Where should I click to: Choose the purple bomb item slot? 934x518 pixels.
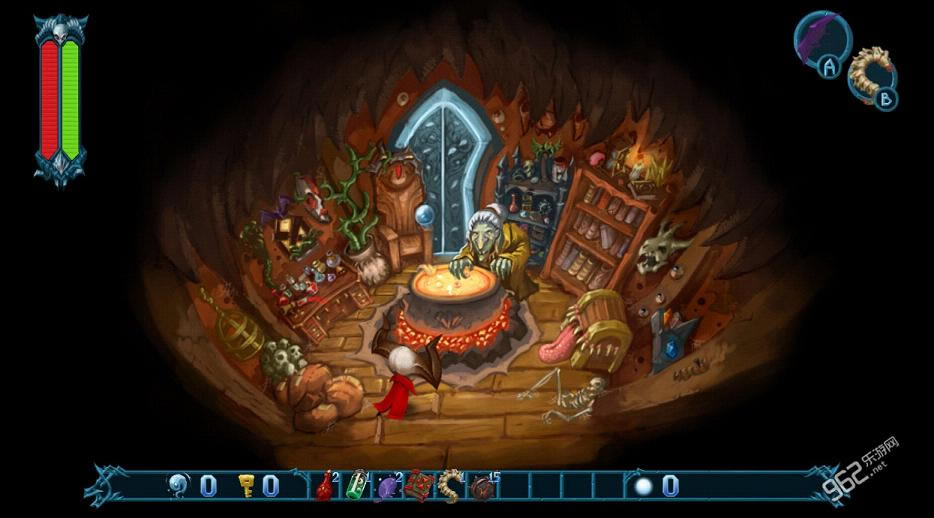(x=387, y=488)
